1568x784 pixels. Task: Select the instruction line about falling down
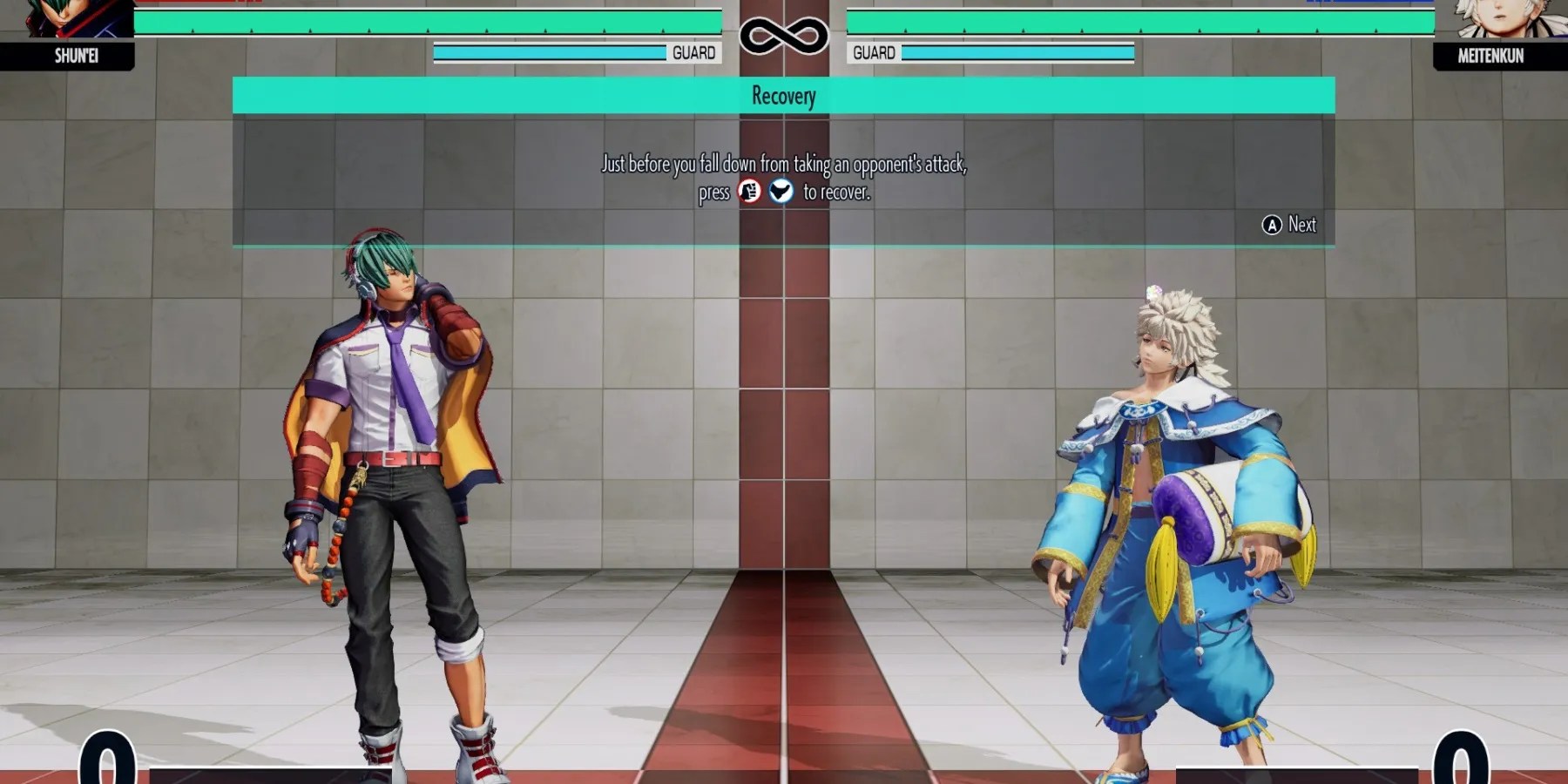(x=784, y=163)
